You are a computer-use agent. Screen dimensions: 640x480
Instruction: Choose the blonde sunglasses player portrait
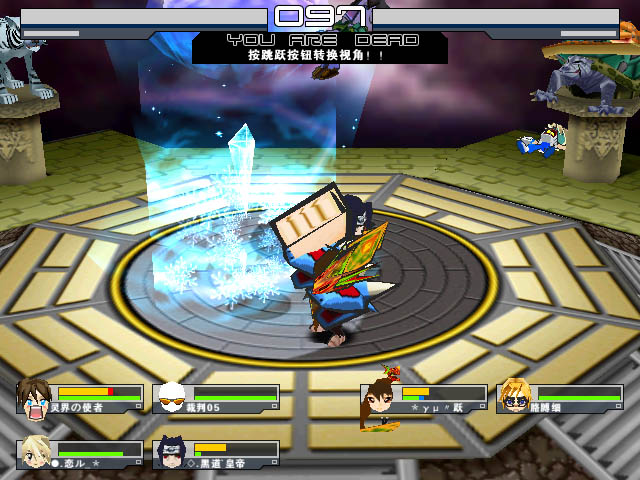coord(514,397)
